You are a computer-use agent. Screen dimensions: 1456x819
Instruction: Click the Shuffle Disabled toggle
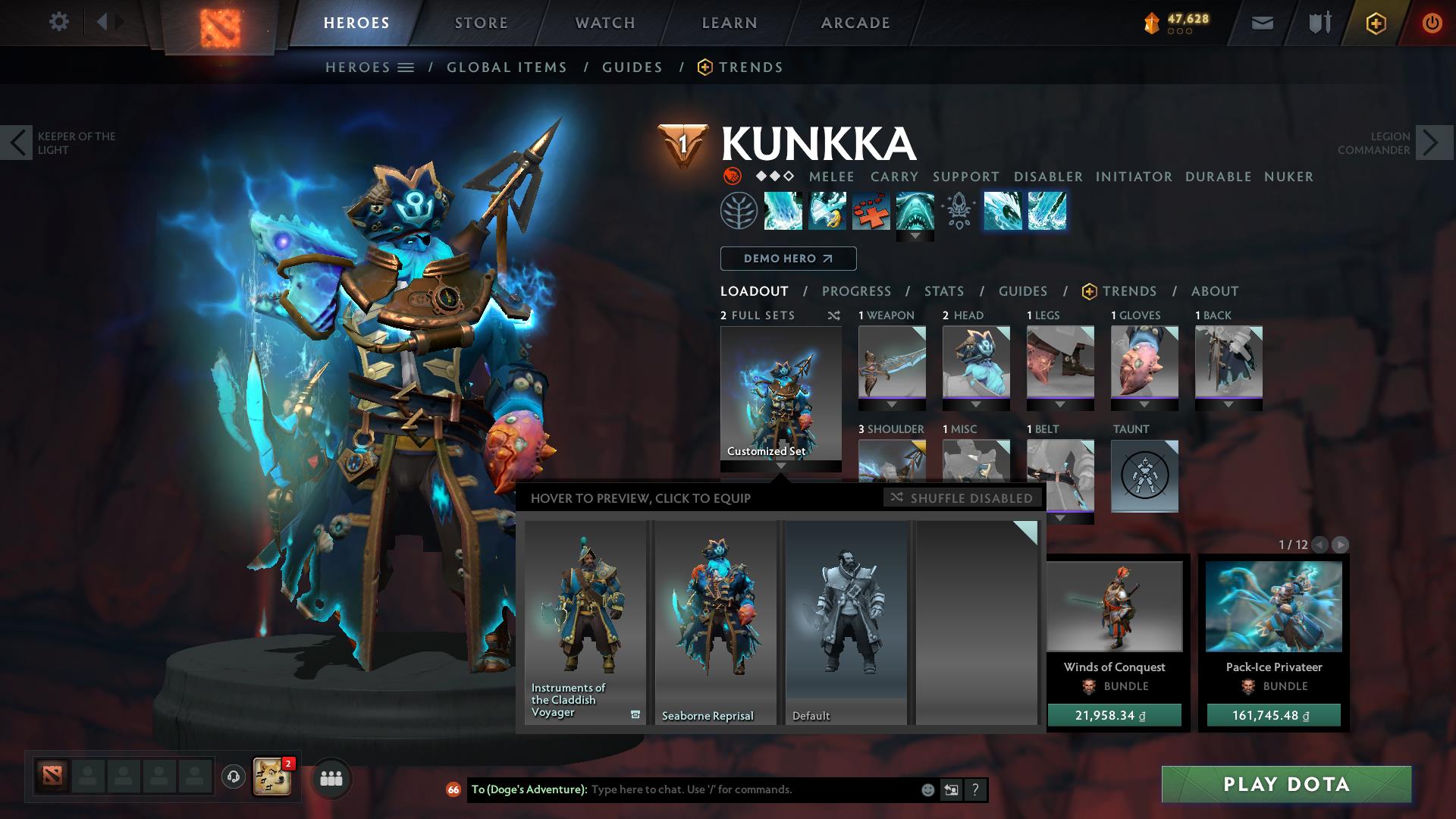[962, 498]
